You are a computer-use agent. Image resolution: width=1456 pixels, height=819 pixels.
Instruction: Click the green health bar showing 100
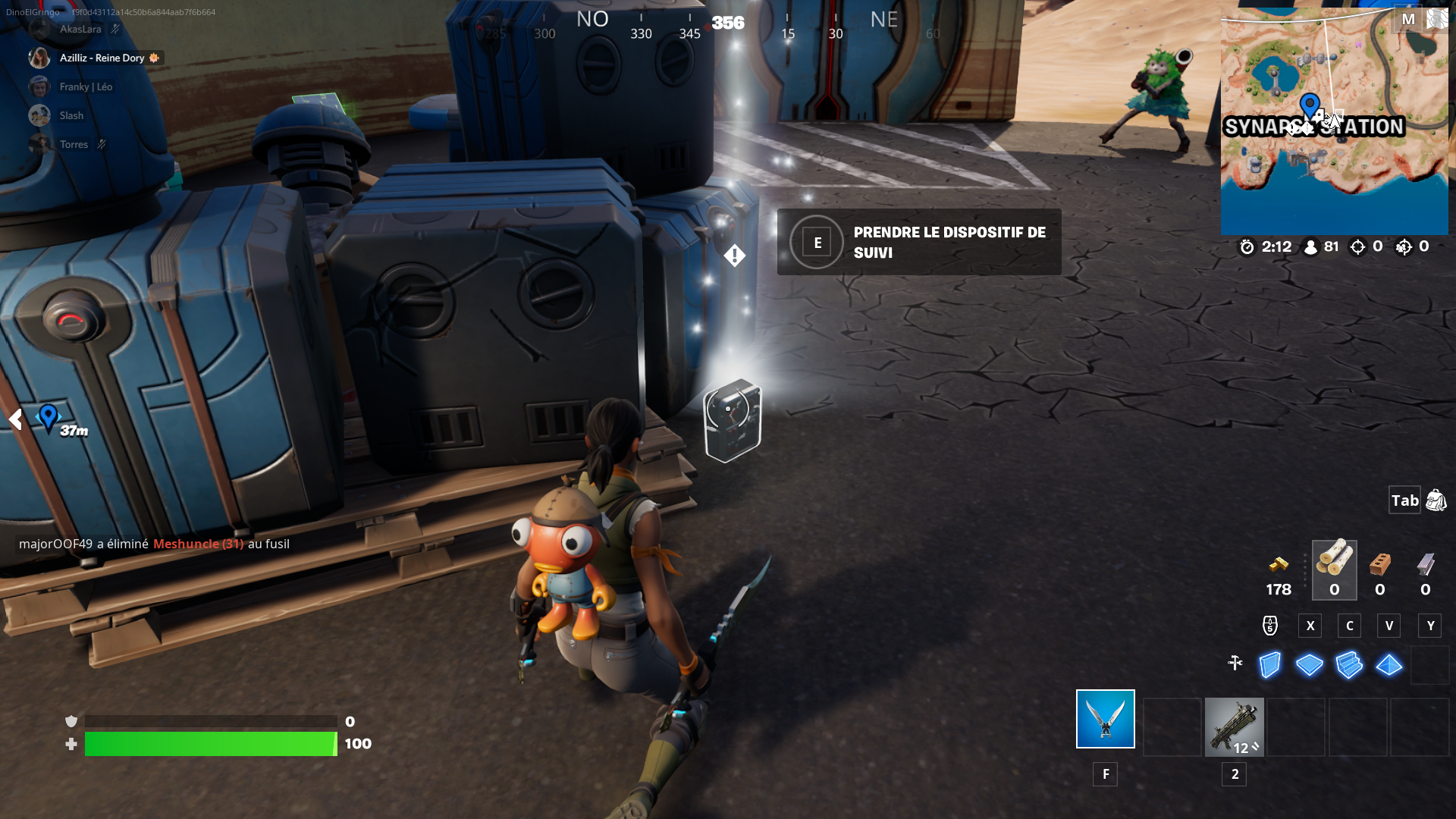point(212,744)
